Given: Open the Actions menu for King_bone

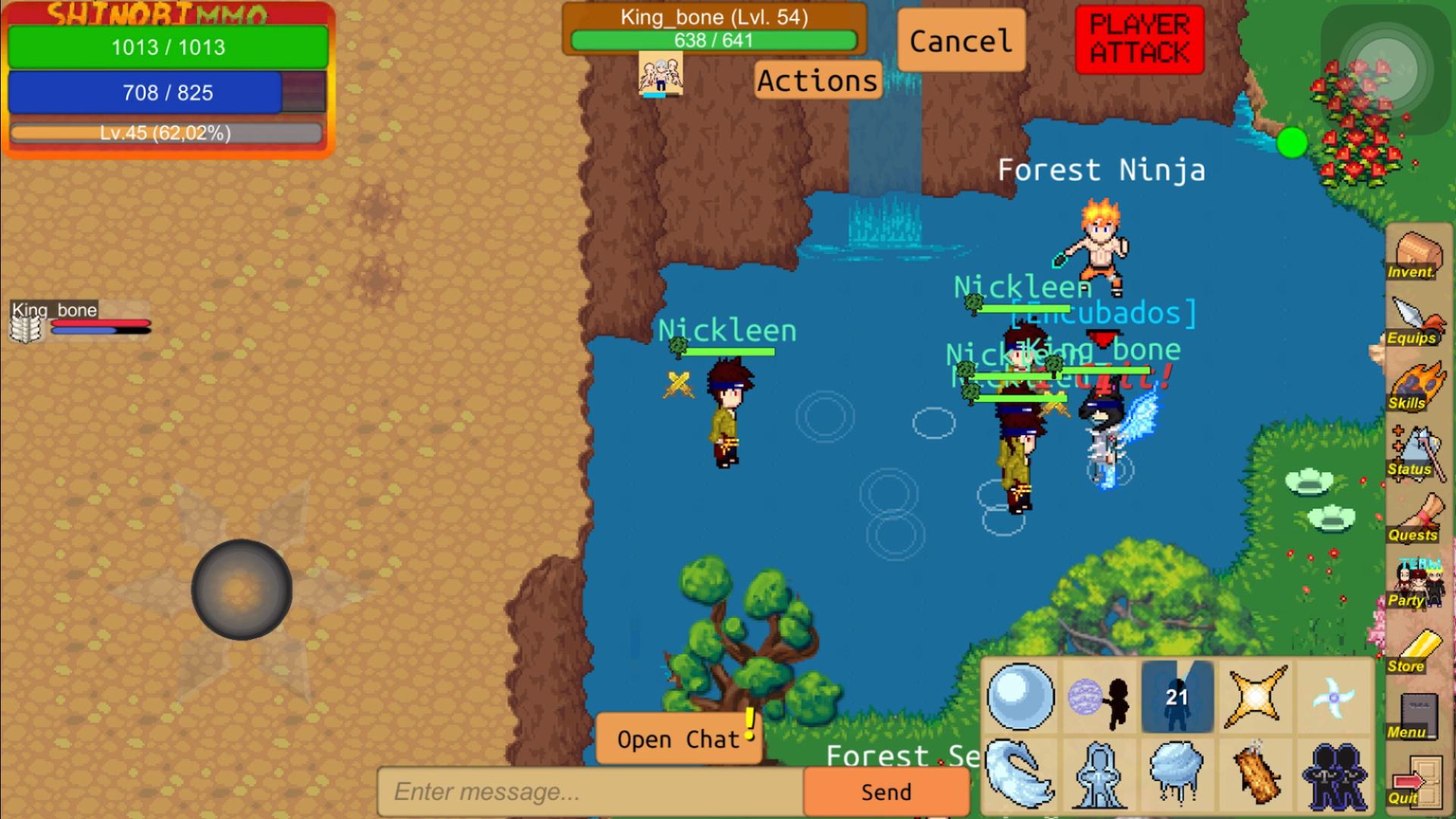Looking at the screenshot, I should pyautogui.click(x=817, y=80).
